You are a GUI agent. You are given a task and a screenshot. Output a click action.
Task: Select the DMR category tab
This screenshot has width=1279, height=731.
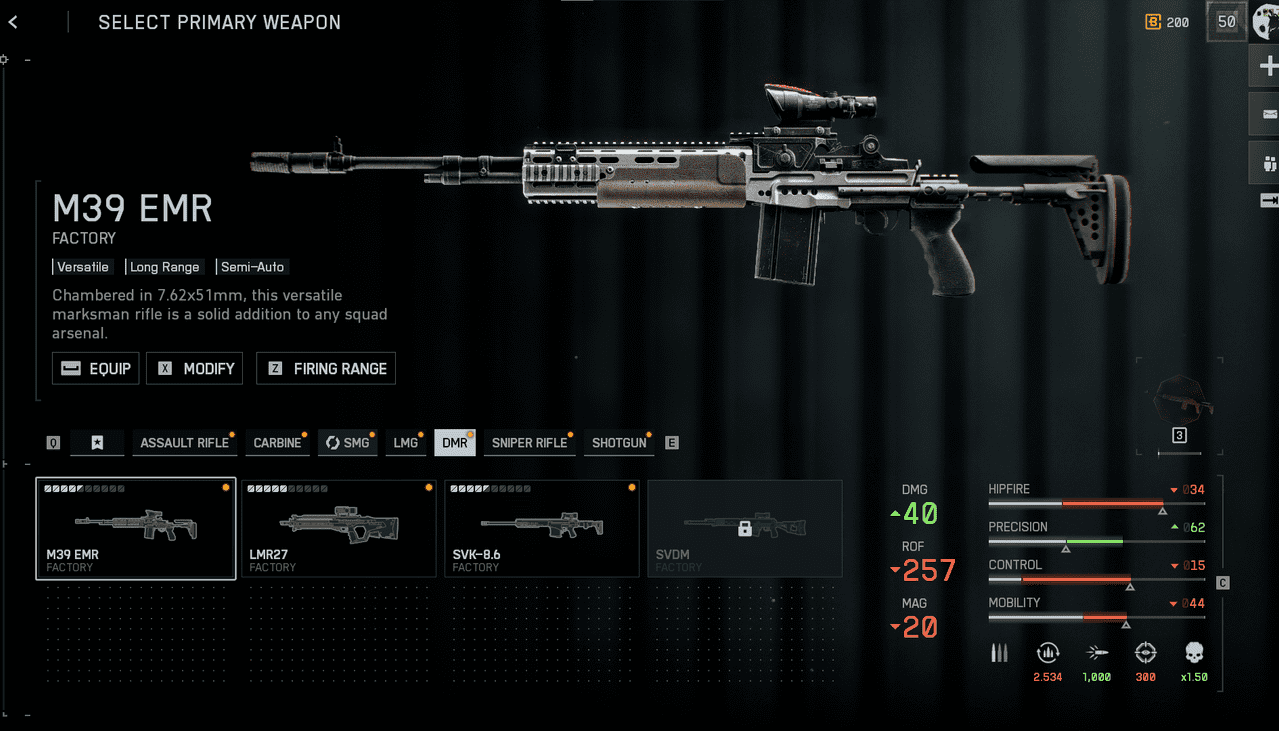point(455,442)
